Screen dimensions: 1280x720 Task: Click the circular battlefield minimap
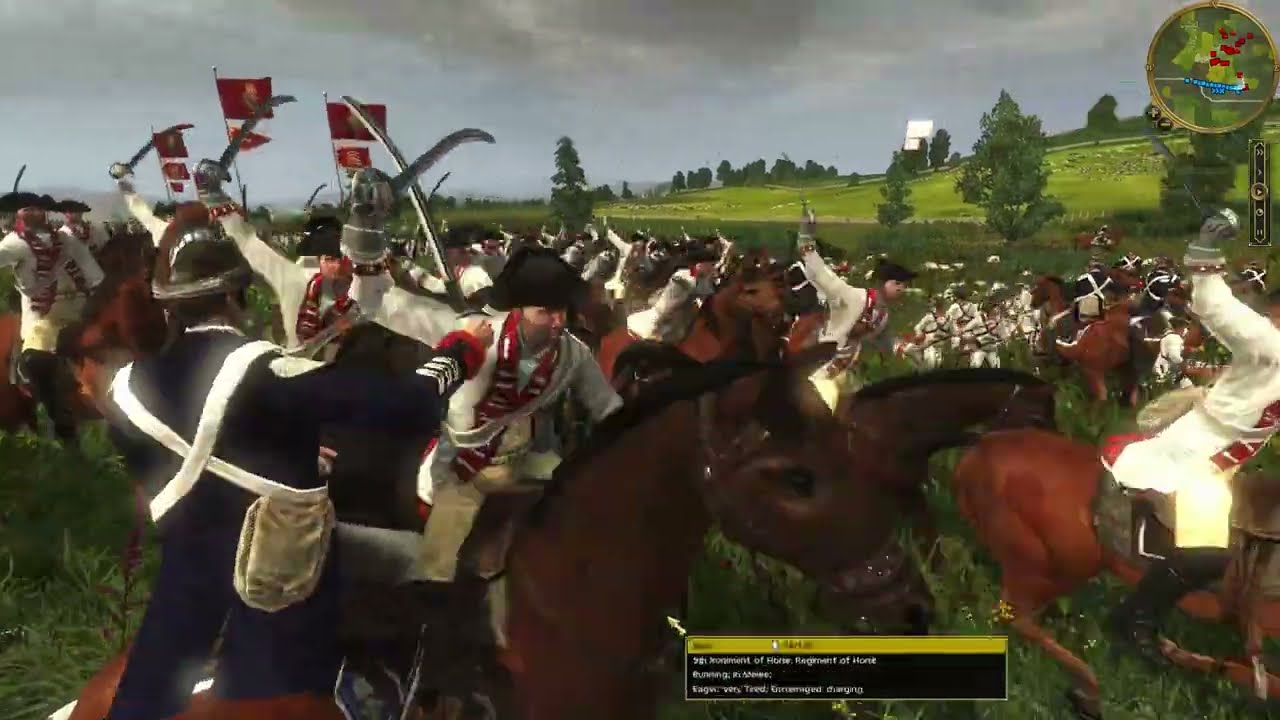point(1211,67)
